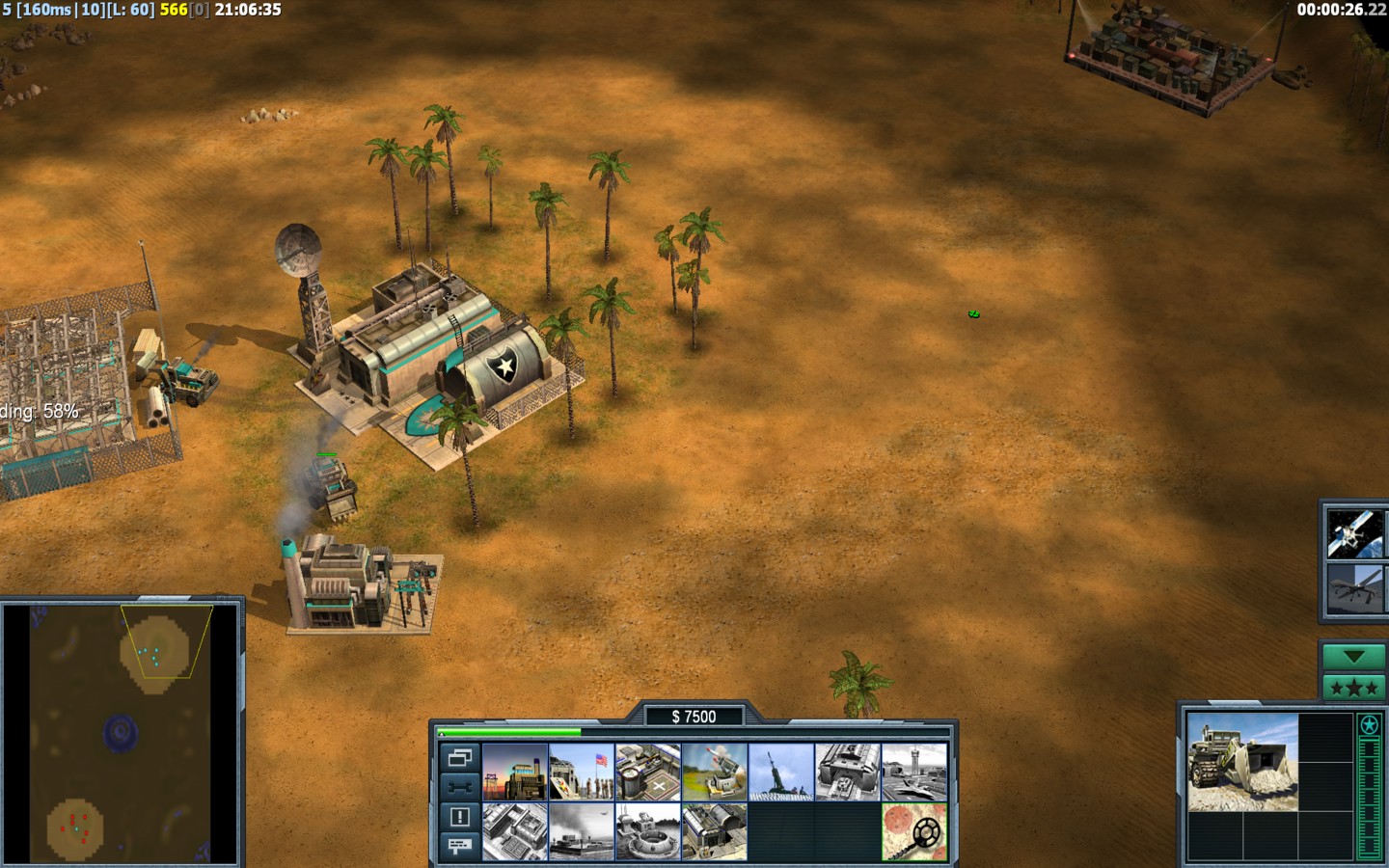
Task: Select the dozer portrait
Action: (1242, 762)
